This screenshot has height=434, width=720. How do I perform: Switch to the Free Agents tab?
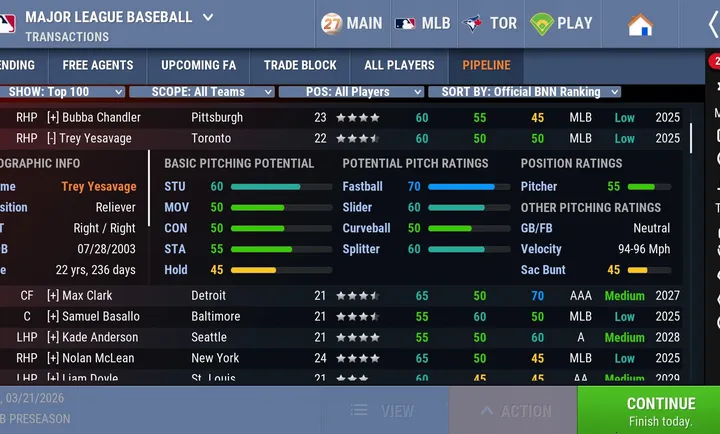tap(98, 65)
